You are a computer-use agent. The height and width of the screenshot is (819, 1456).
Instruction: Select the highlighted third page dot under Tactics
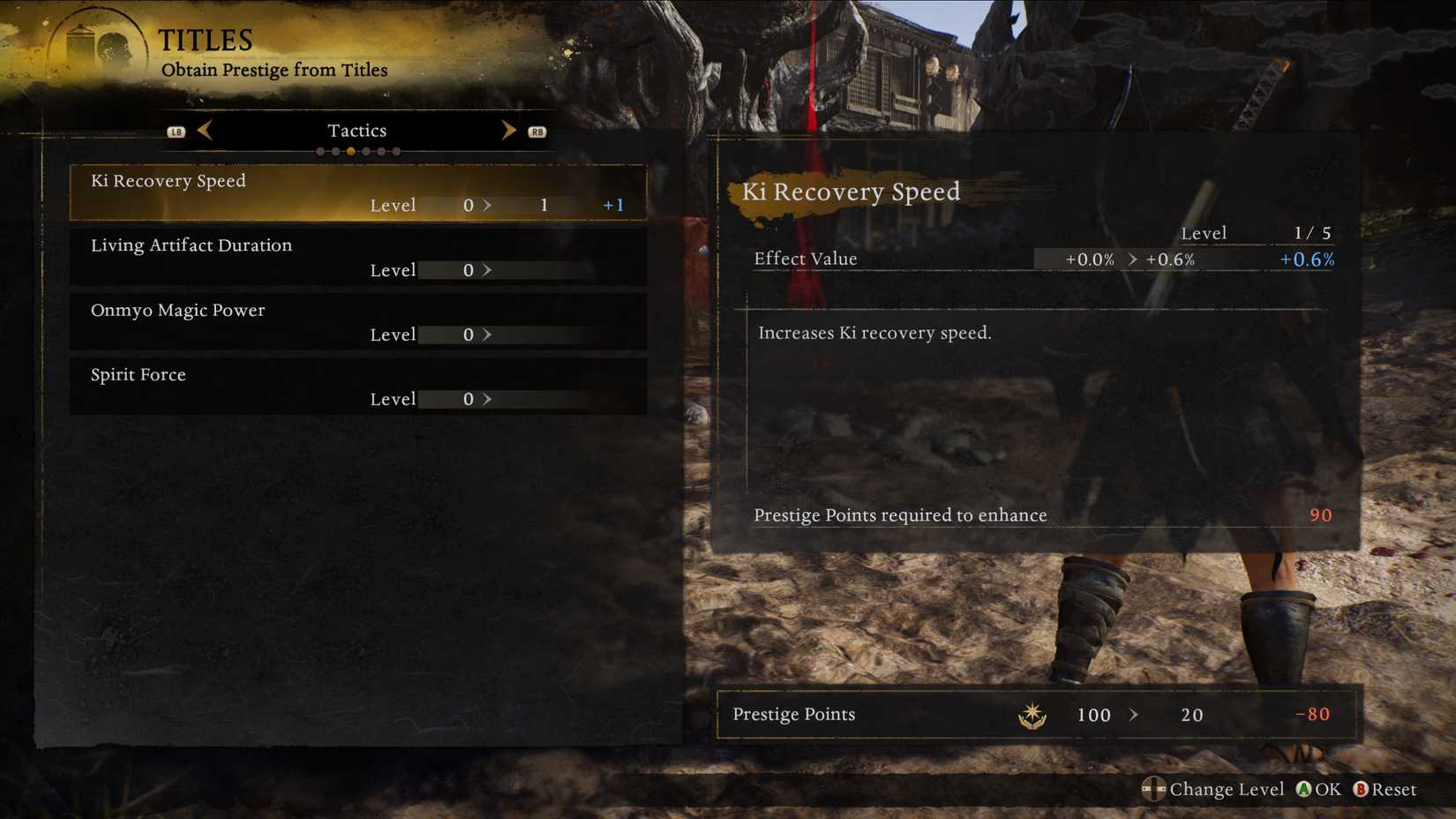coord(350,151)
